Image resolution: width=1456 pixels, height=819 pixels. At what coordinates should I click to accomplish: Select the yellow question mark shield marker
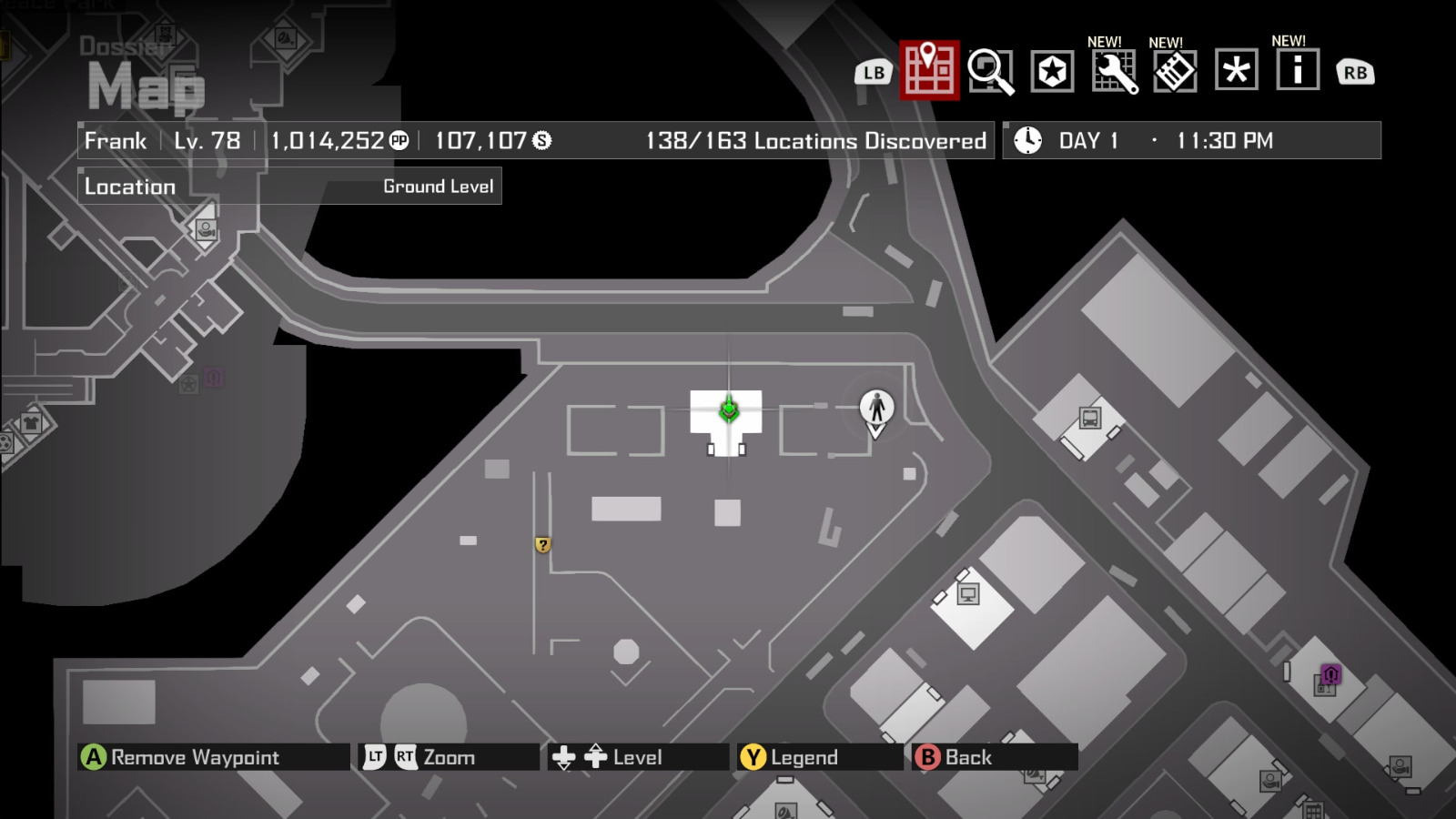(543, 544)
